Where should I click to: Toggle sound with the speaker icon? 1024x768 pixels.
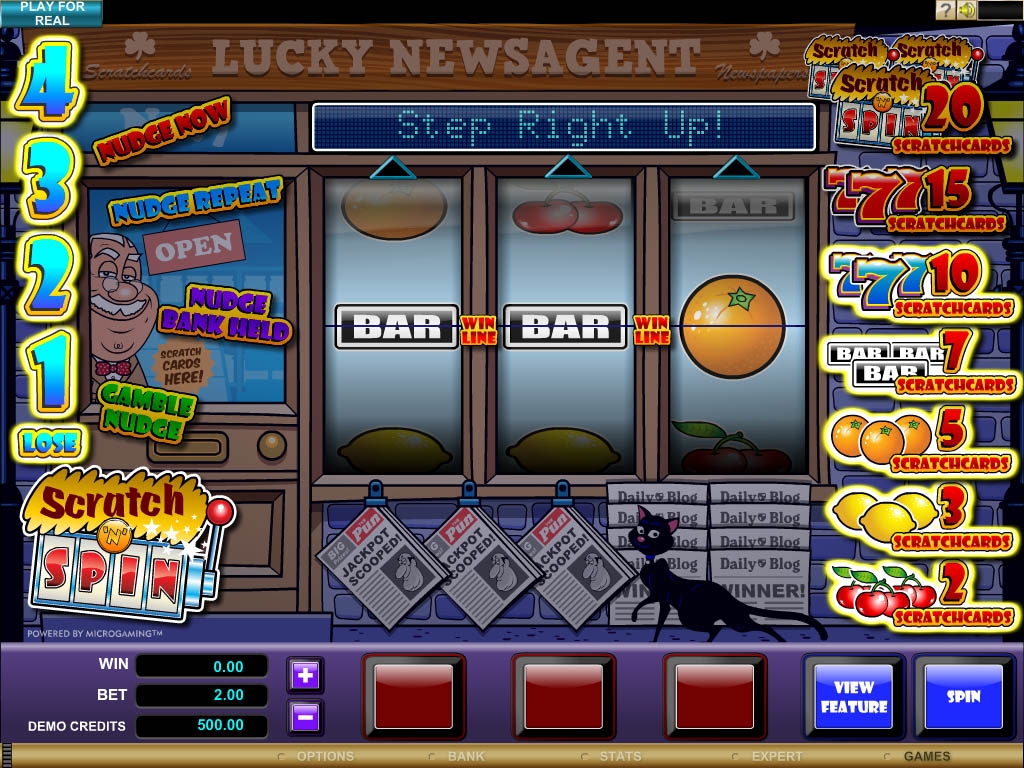pos(966,10)
